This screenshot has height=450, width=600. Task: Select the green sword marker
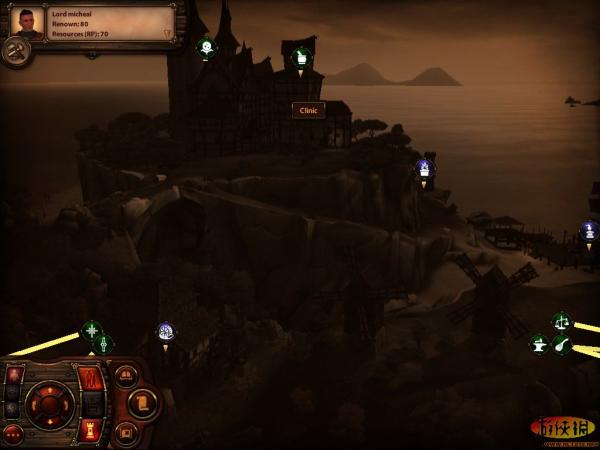coord(103,344)
